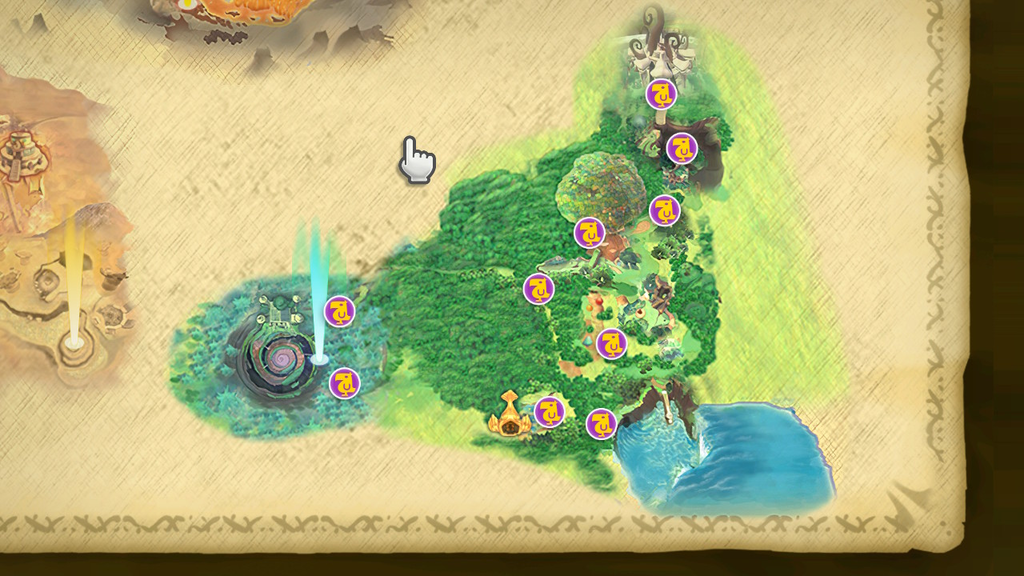The height and width of the screenshot is (576, 1024).
Task: Select the purple marker beside the golden temple icon
Action: tap(549, 411)
